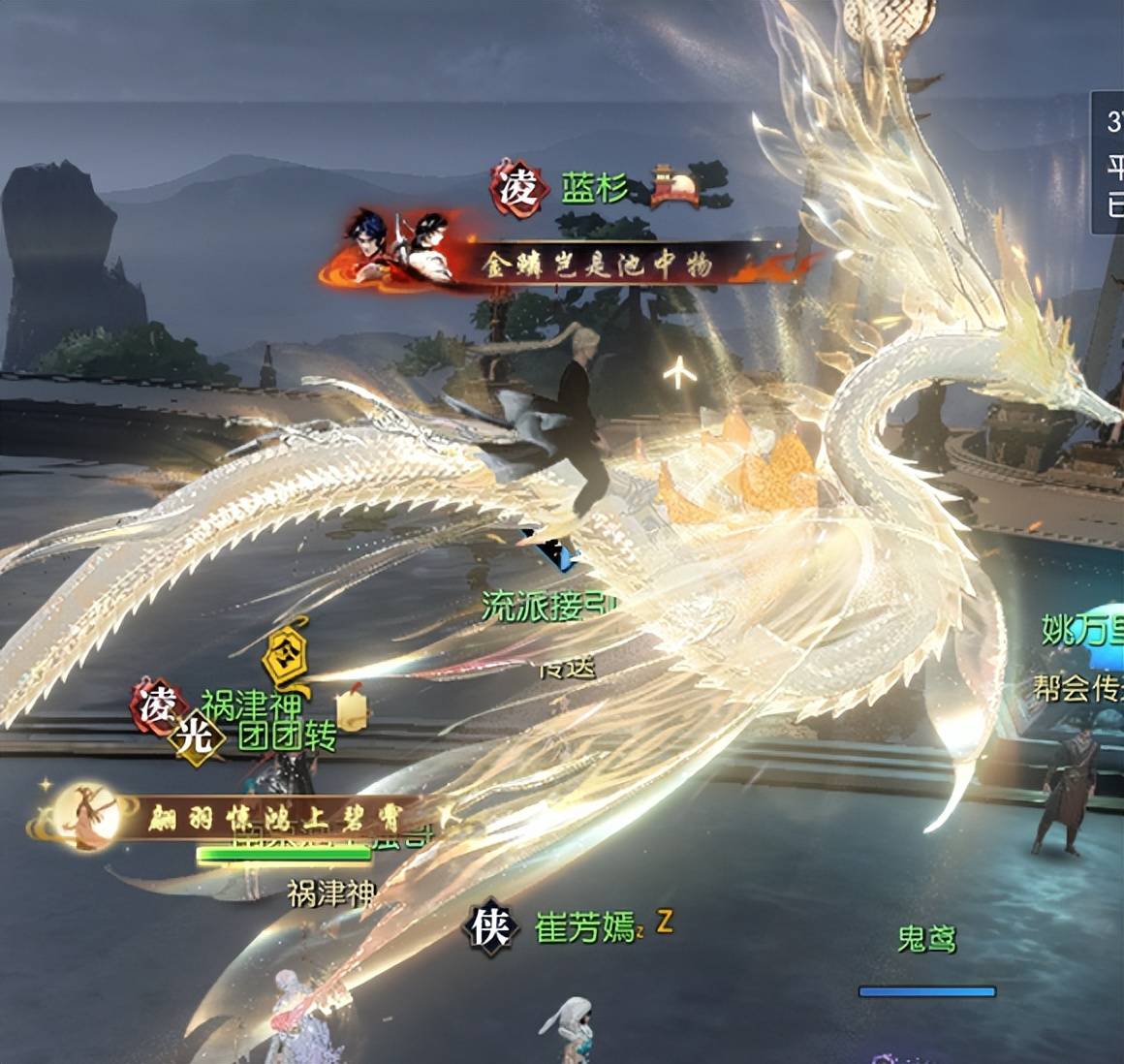
Task: Click the 金鳞岂是池中物 title banner
Action: (x=599, y=265)
